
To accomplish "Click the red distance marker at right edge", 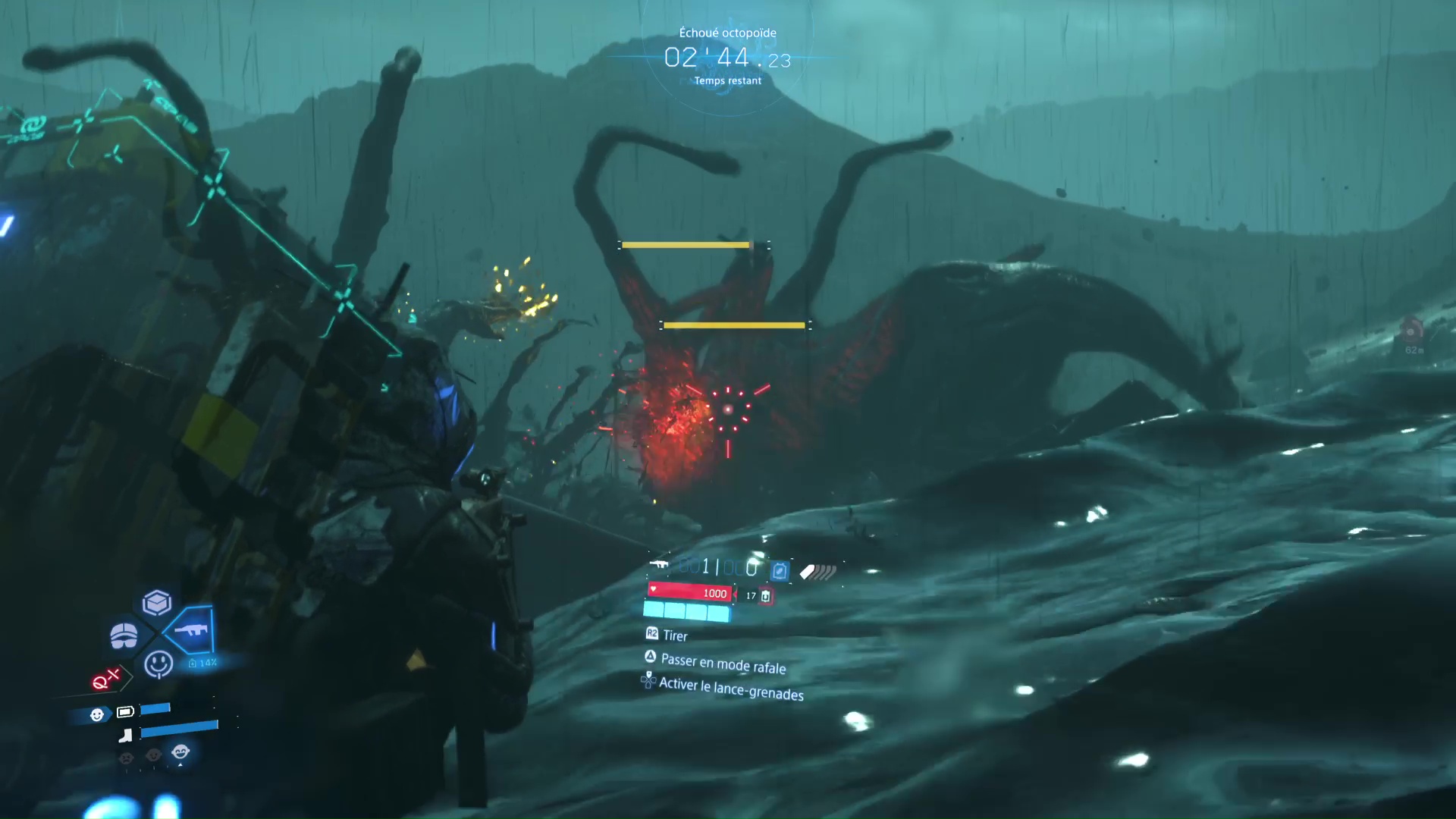I will tap(1412, 332).
